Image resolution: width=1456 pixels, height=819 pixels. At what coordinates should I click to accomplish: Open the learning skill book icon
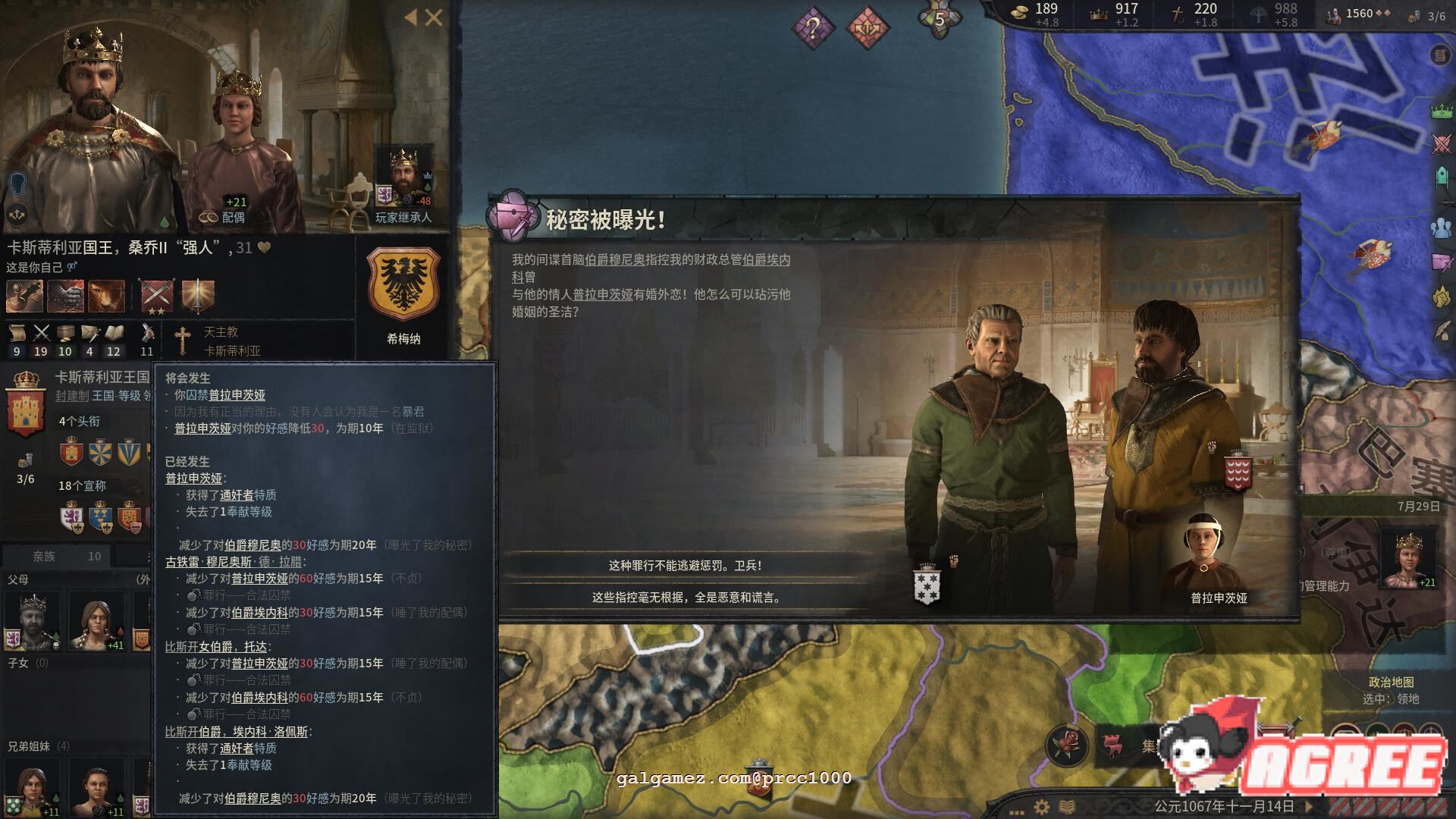tap(114, 331)
